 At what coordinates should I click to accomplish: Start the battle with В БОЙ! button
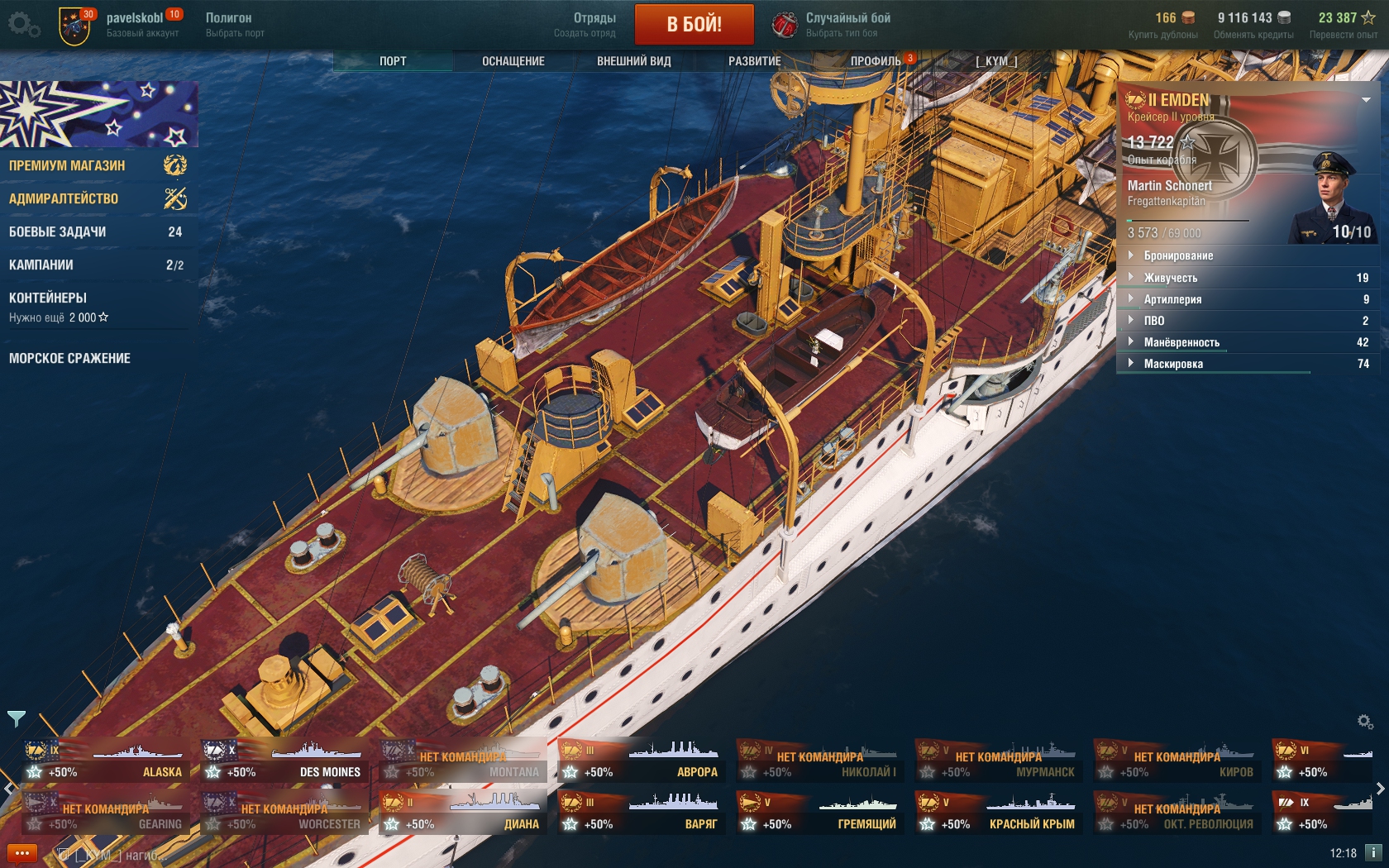tap(694, 24)
